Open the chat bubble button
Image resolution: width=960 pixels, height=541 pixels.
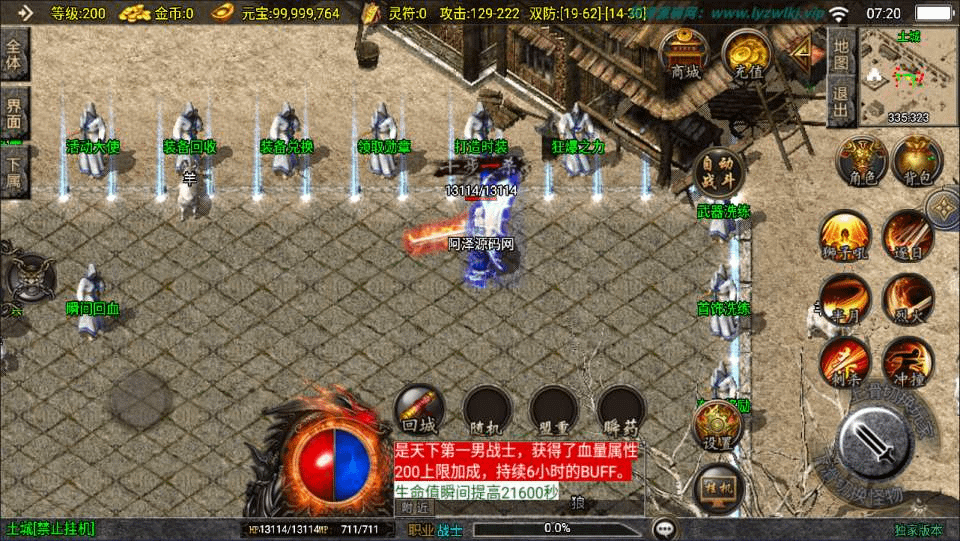tap(663, 529)
